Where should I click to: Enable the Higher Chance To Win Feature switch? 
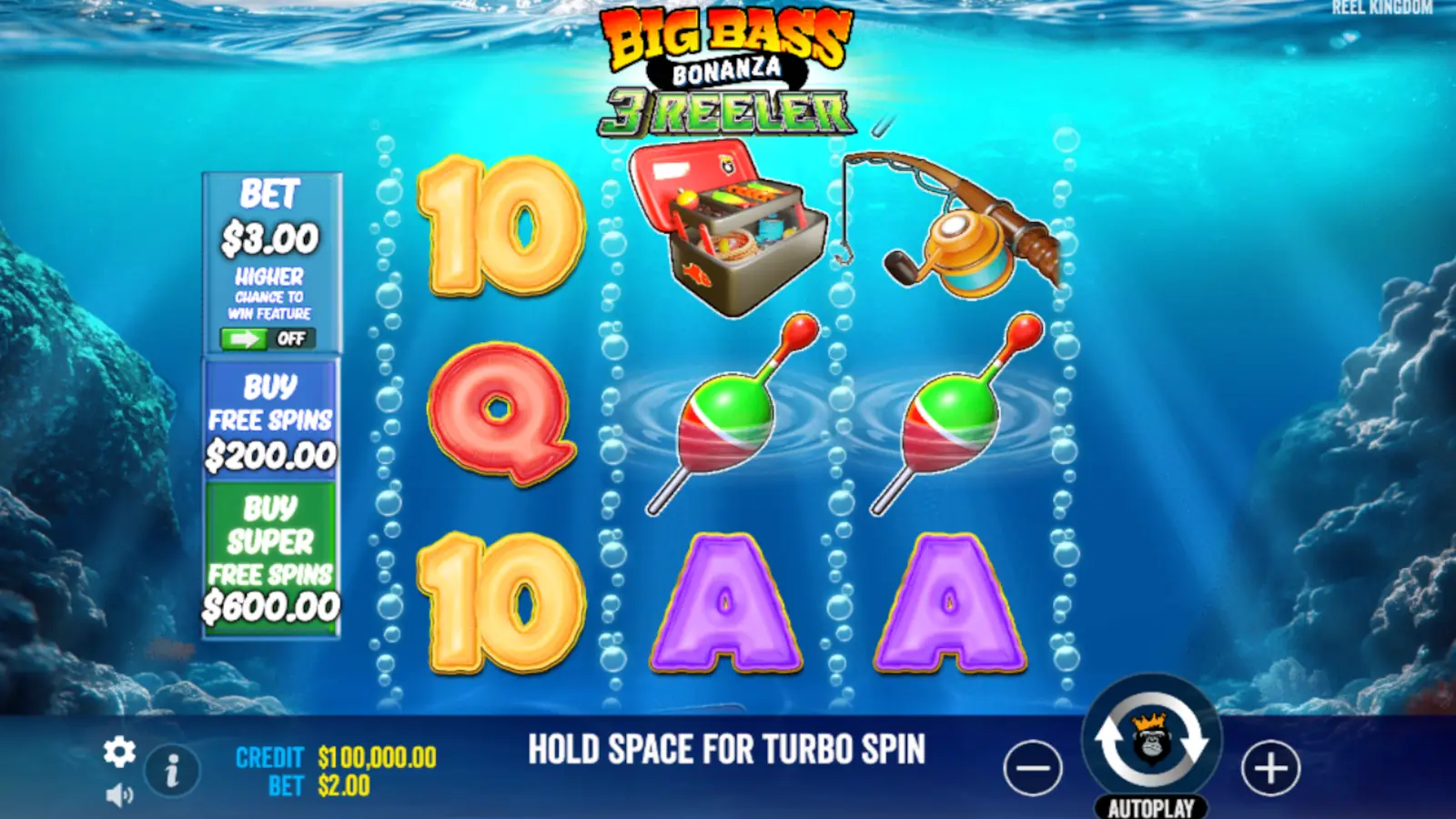pos(268,339)
